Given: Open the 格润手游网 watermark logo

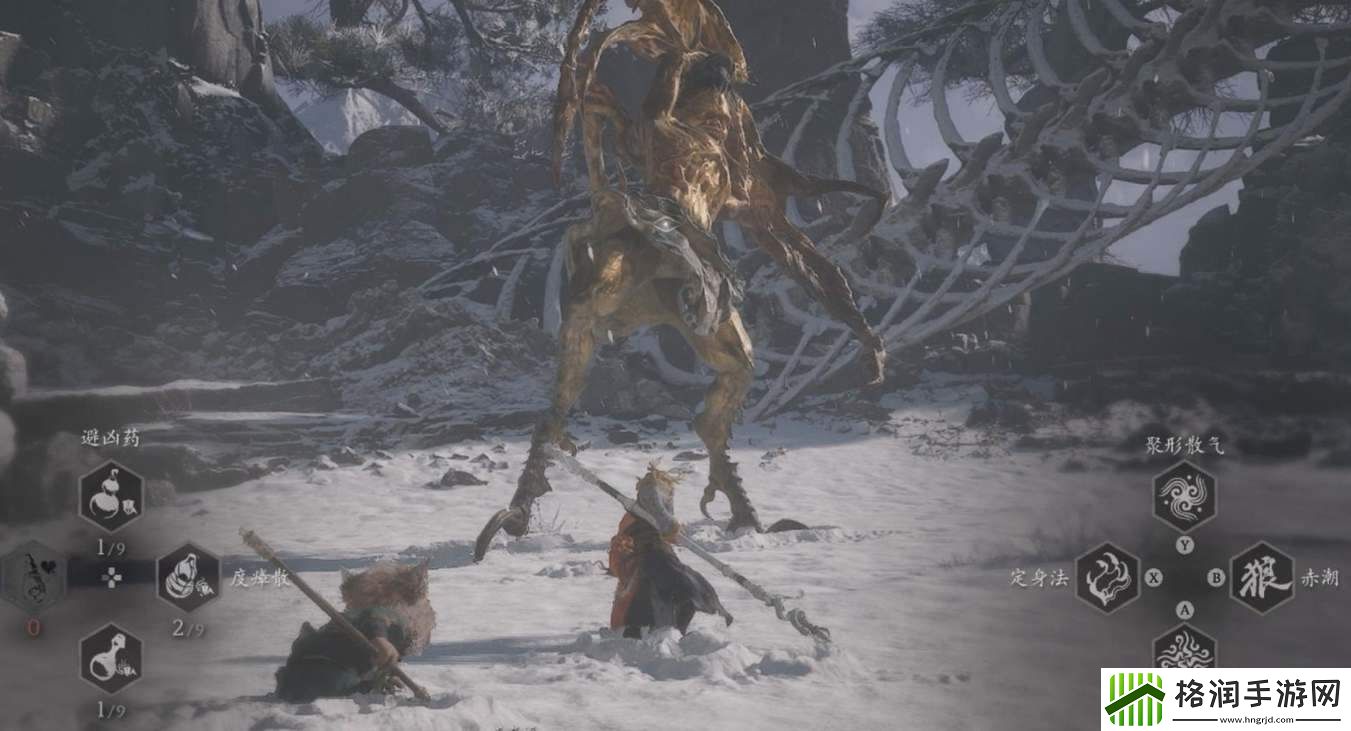Looking at the screenshot, I should [x=1225, y=699].
